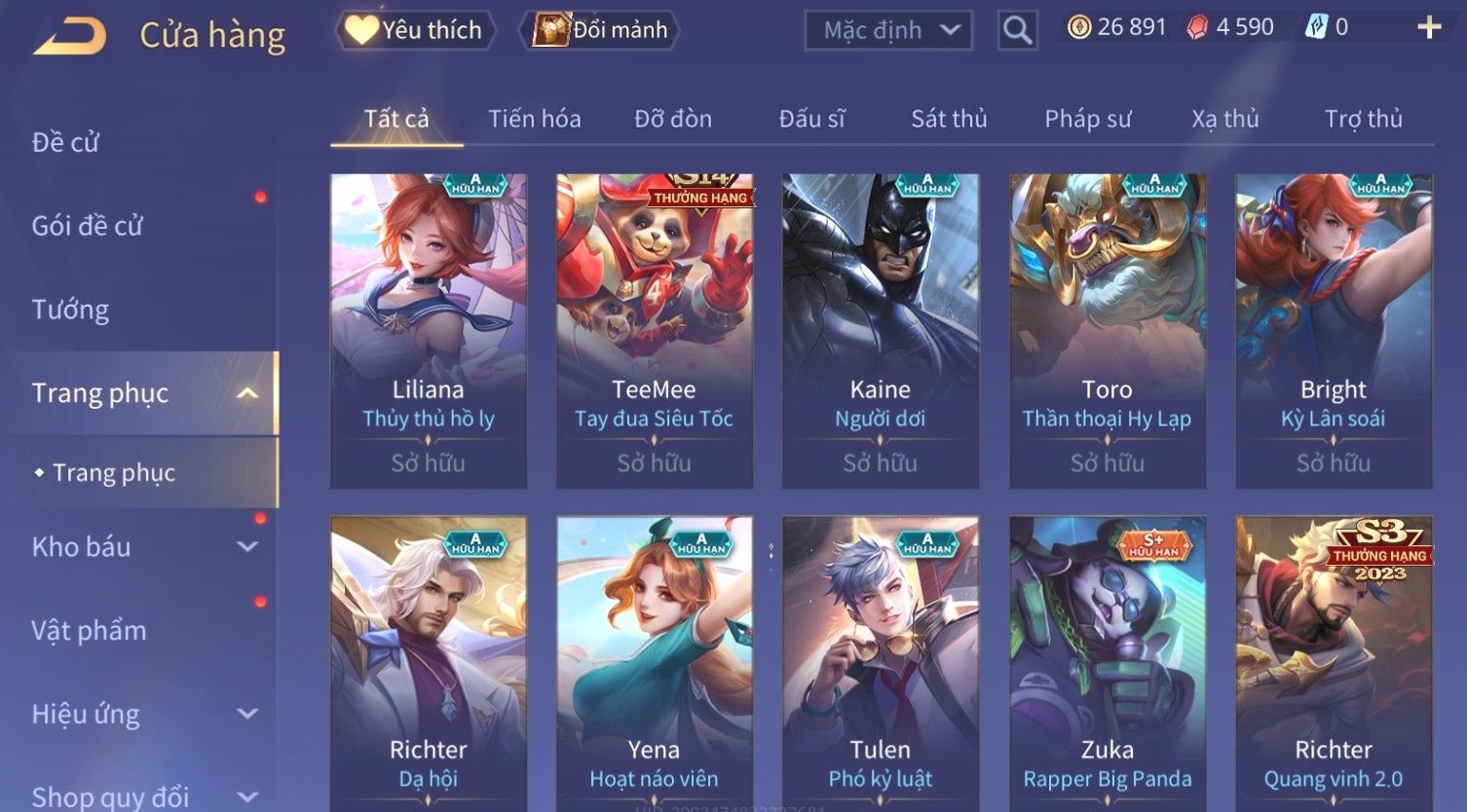
Task: Show the Pháp sư skins tab
Action: click(1088, 119)
